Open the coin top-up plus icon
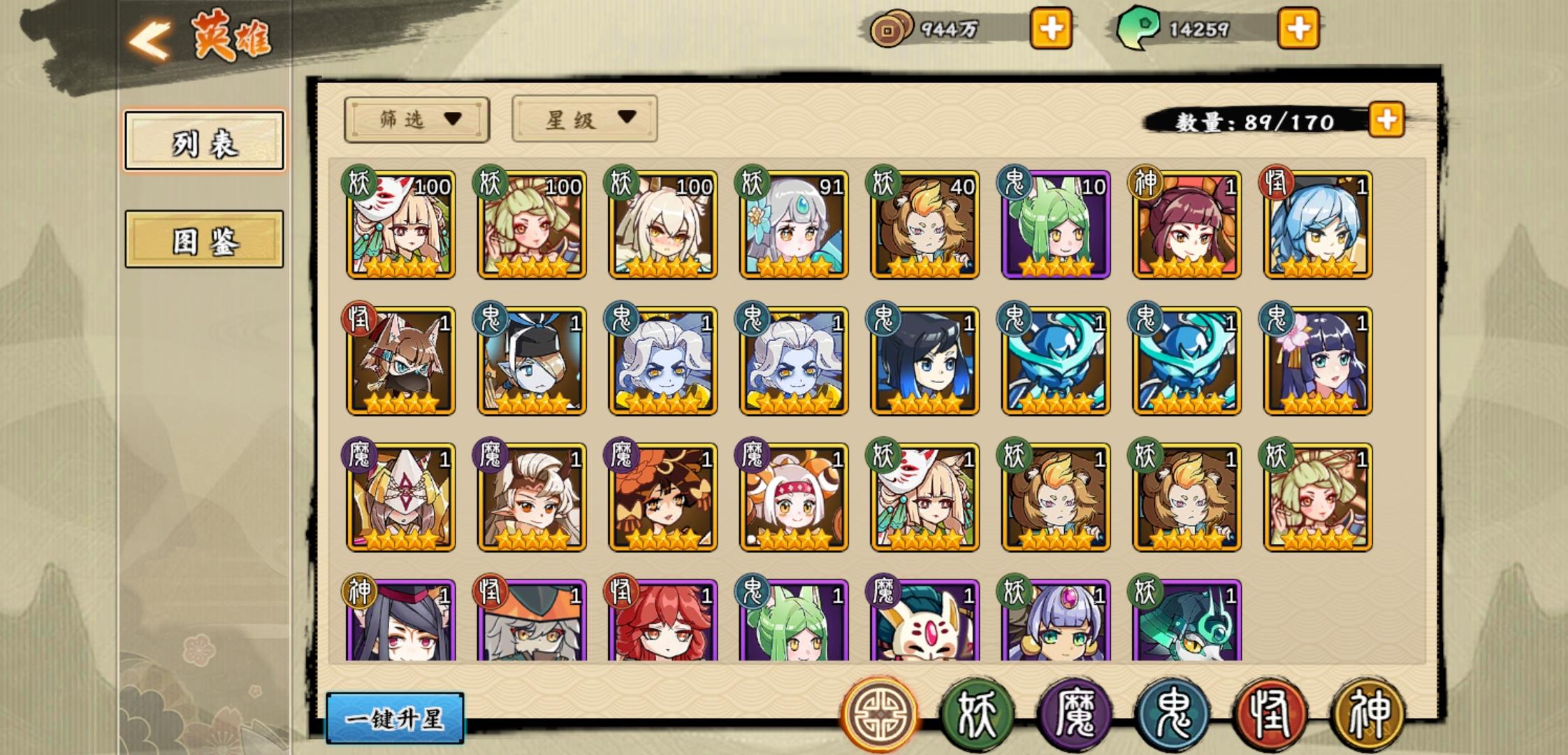 point(1052,28)
